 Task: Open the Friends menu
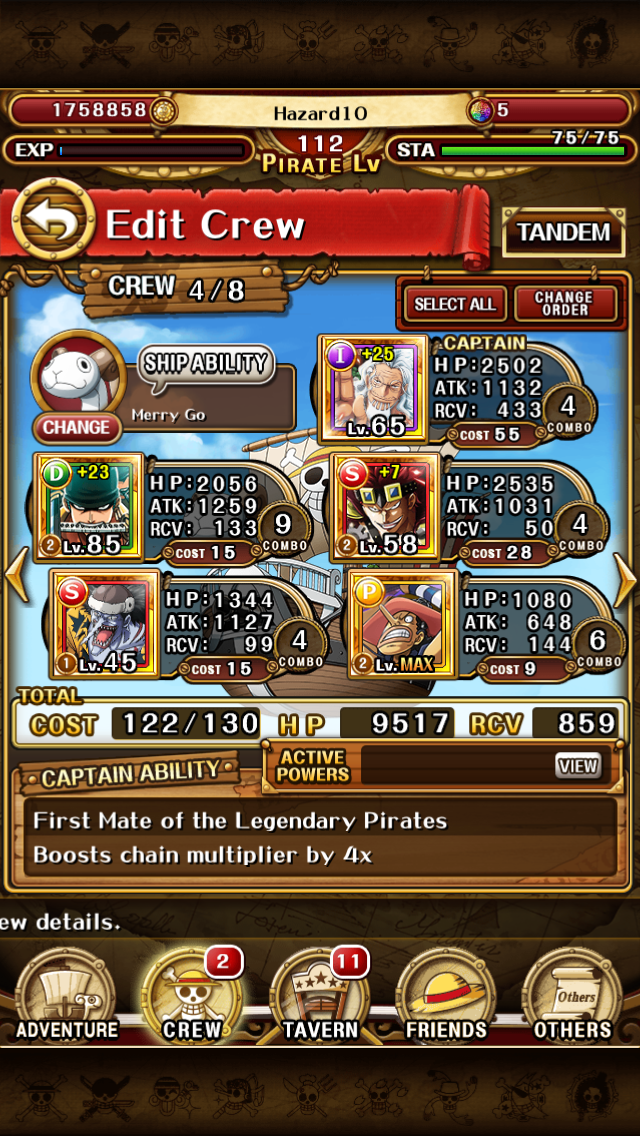(x=446, y=997)
